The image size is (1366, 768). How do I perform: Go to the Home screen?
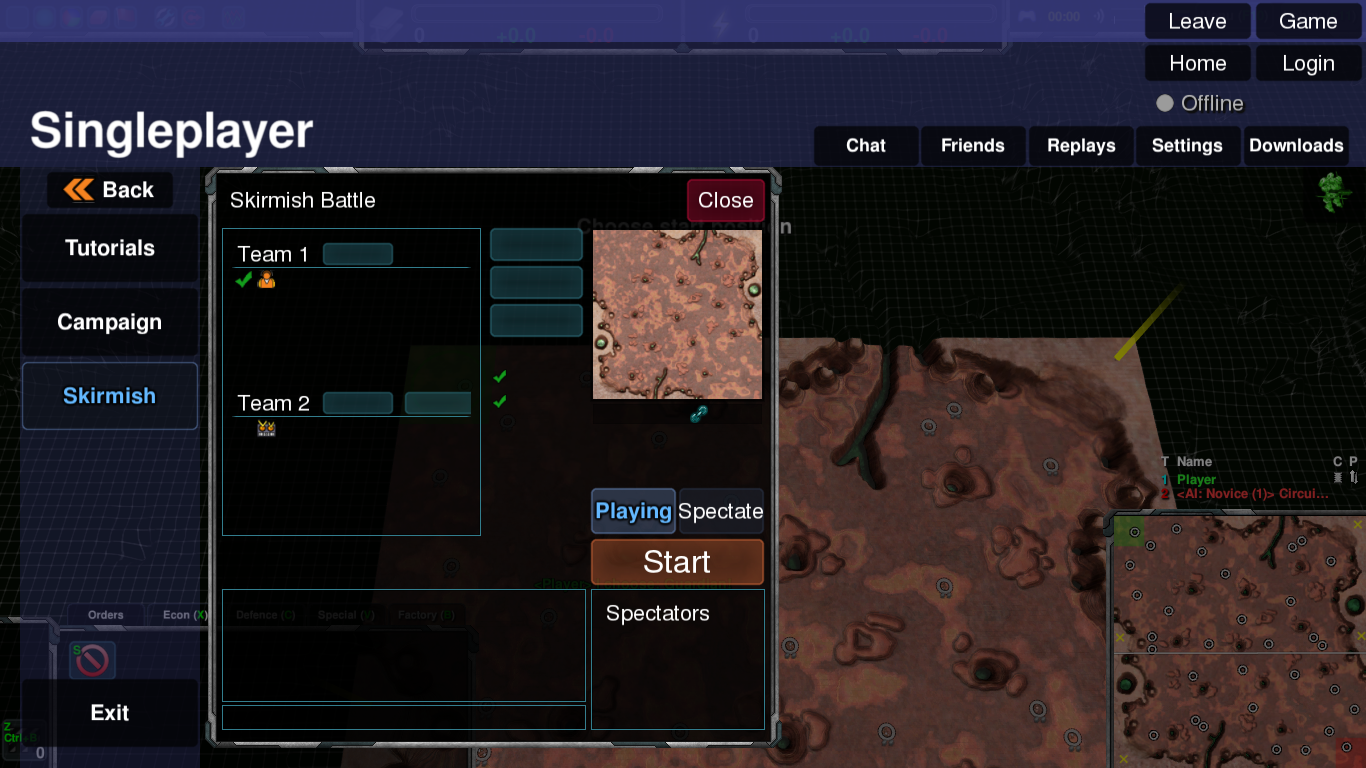tap(1197, 64)
